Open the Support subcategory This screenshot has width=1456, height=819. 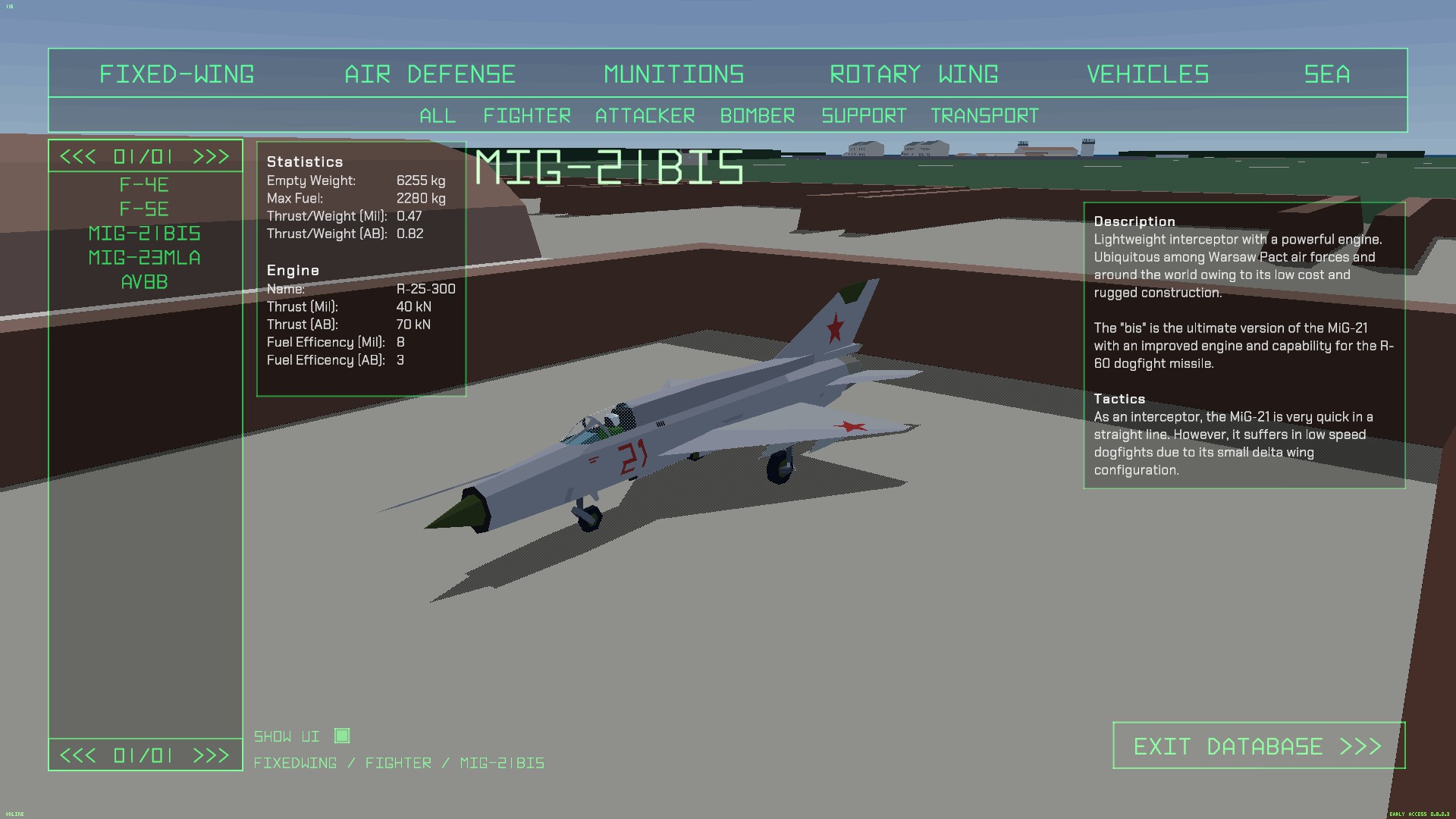(x=864, y=116)
